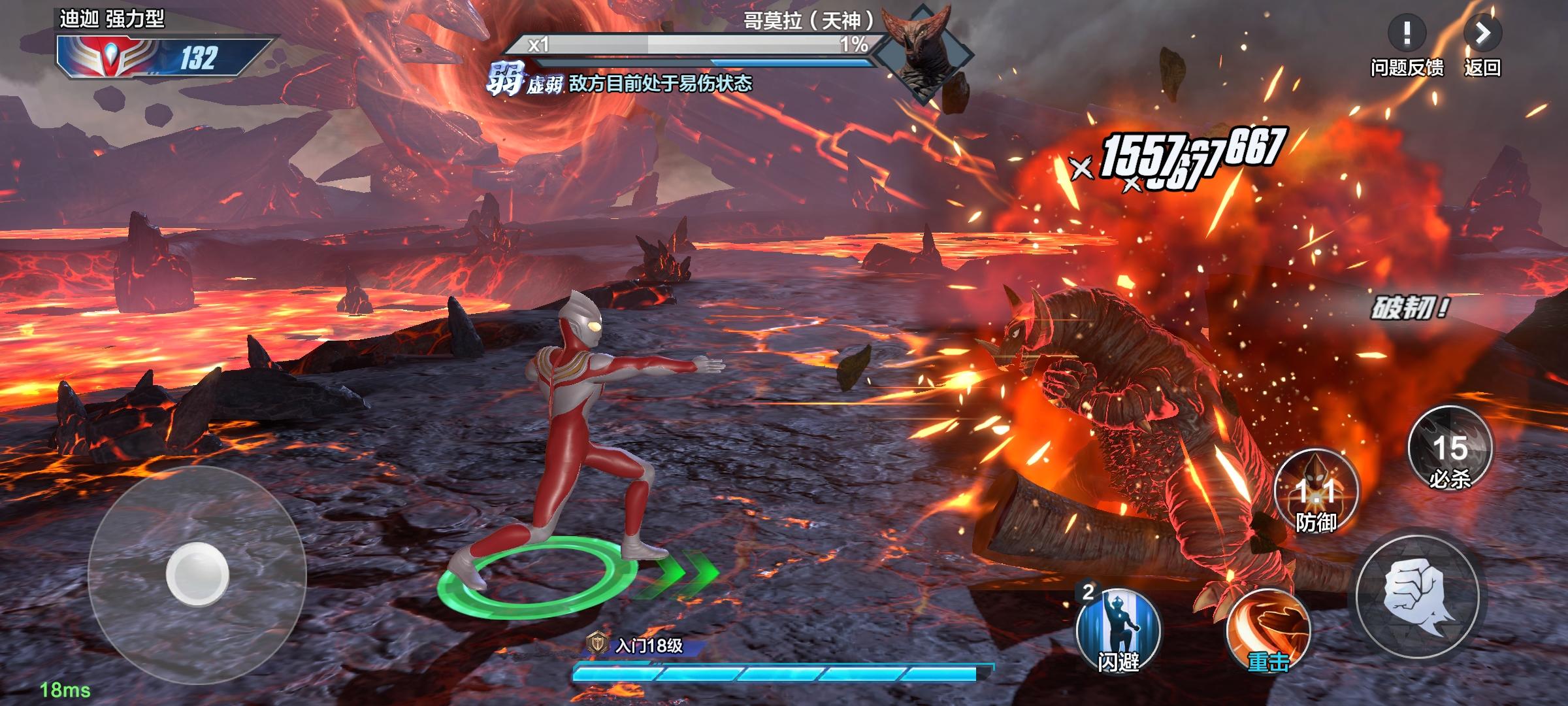Activate the 必杀 ultimate skill
The width and height of the screenshot is (1568, 706).
(1450, 449)
